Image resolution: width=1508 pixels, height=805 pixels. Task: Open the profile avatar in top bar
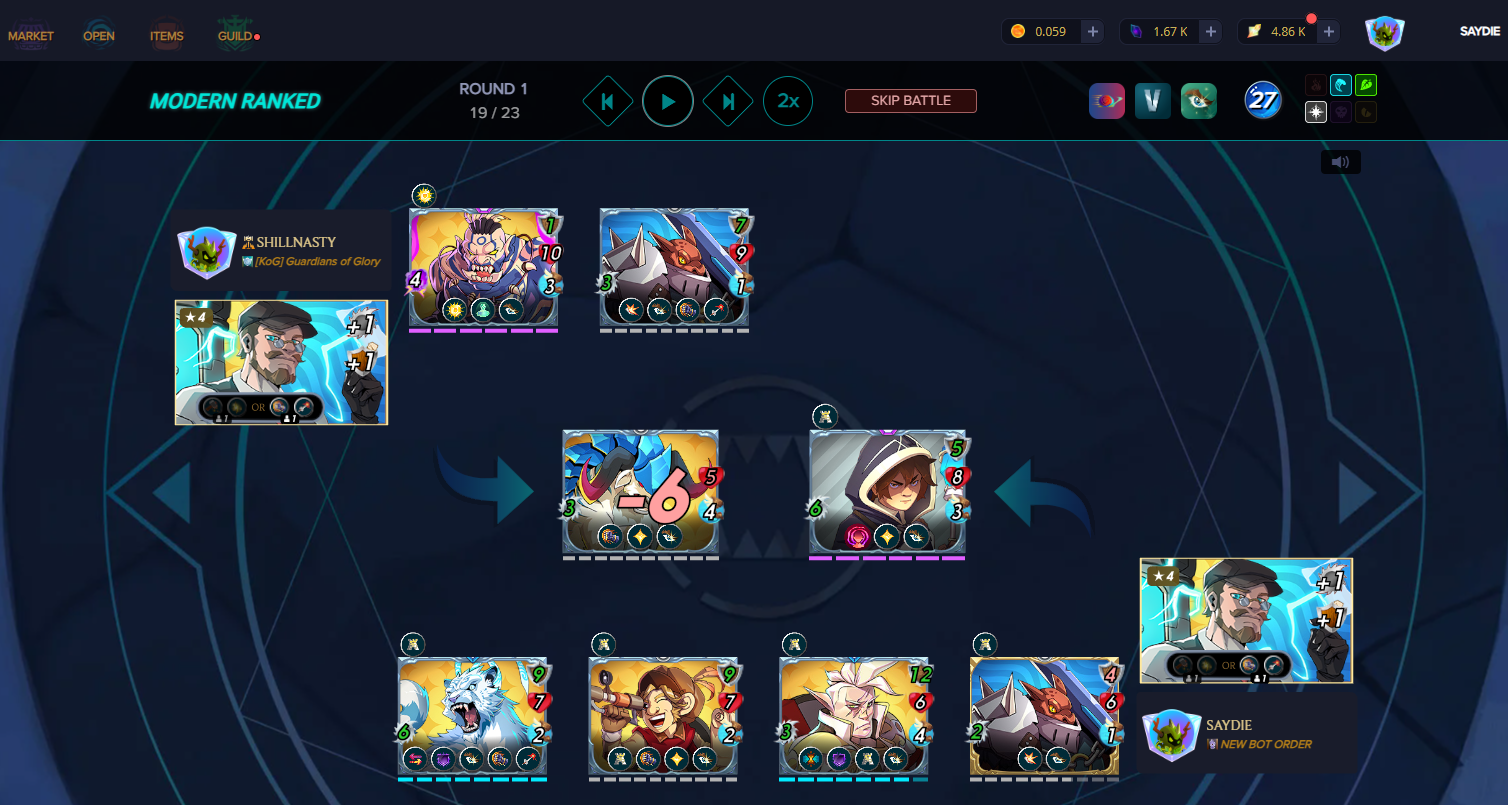point(1385,32)
